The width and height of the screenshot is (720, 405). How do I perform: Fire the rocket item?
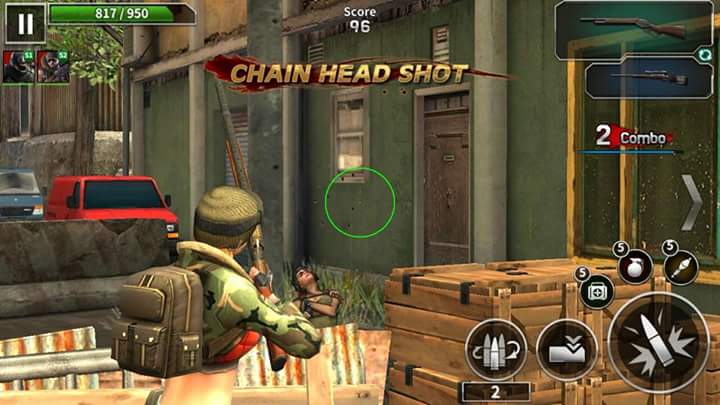tap(681, 266)
